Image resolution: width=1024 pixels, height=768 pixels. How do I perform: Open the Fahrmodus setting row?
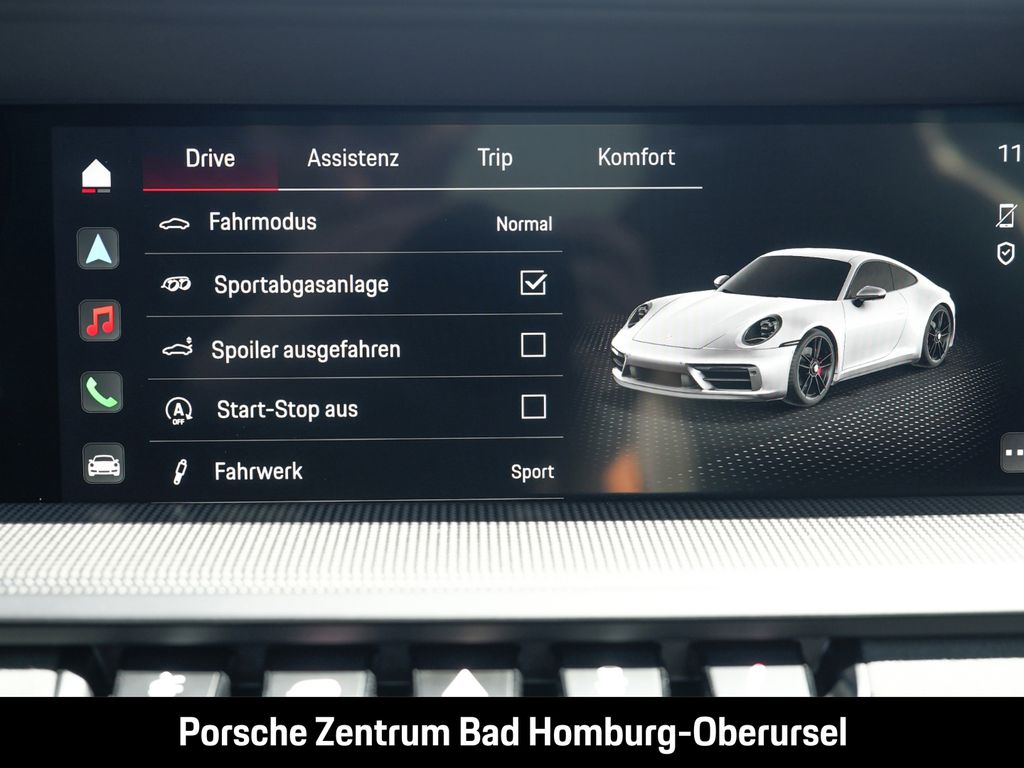(355, 223)
